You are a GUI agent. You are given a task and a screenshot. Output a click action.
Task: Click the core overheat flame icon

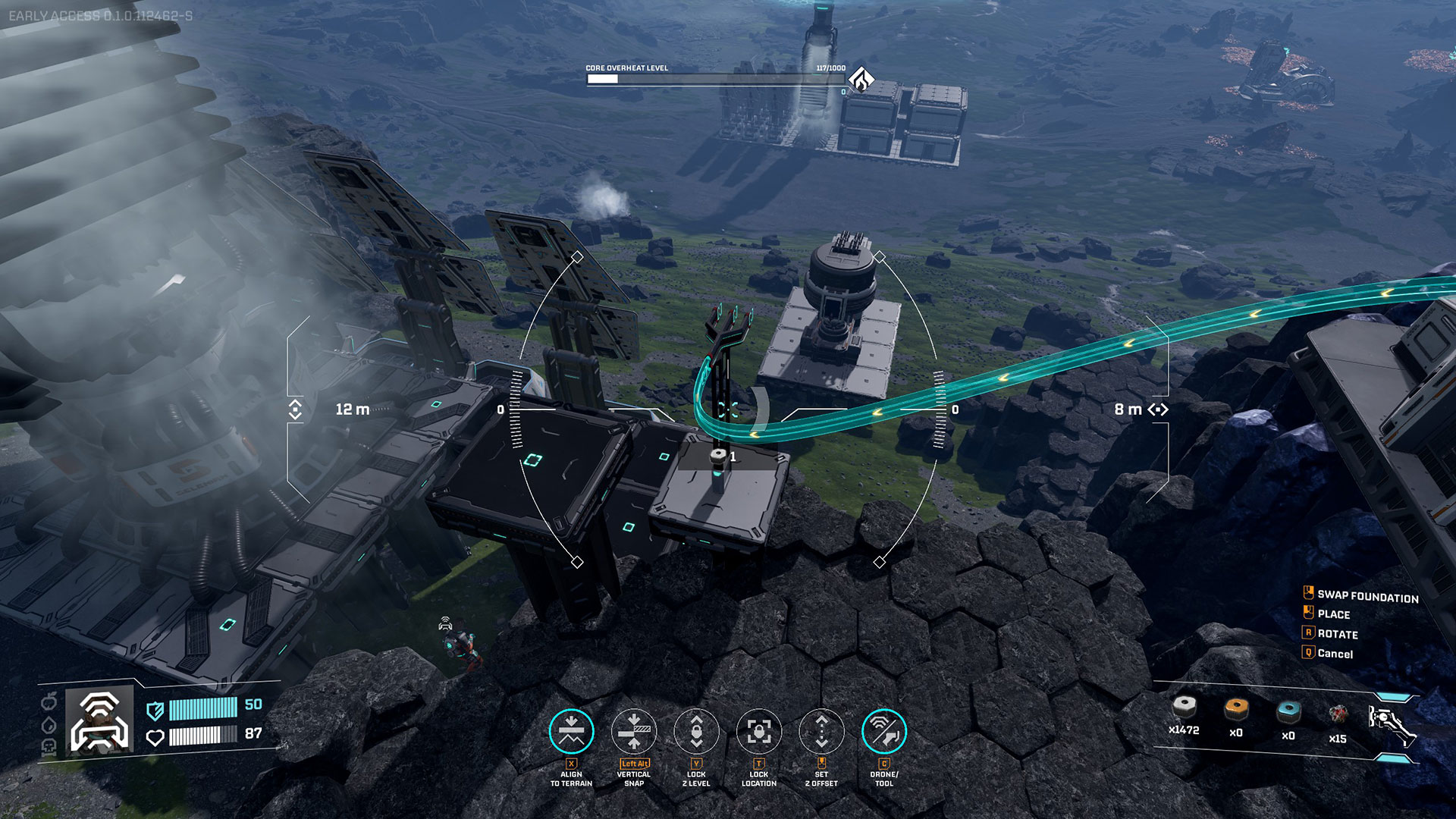tap(861, 78)
